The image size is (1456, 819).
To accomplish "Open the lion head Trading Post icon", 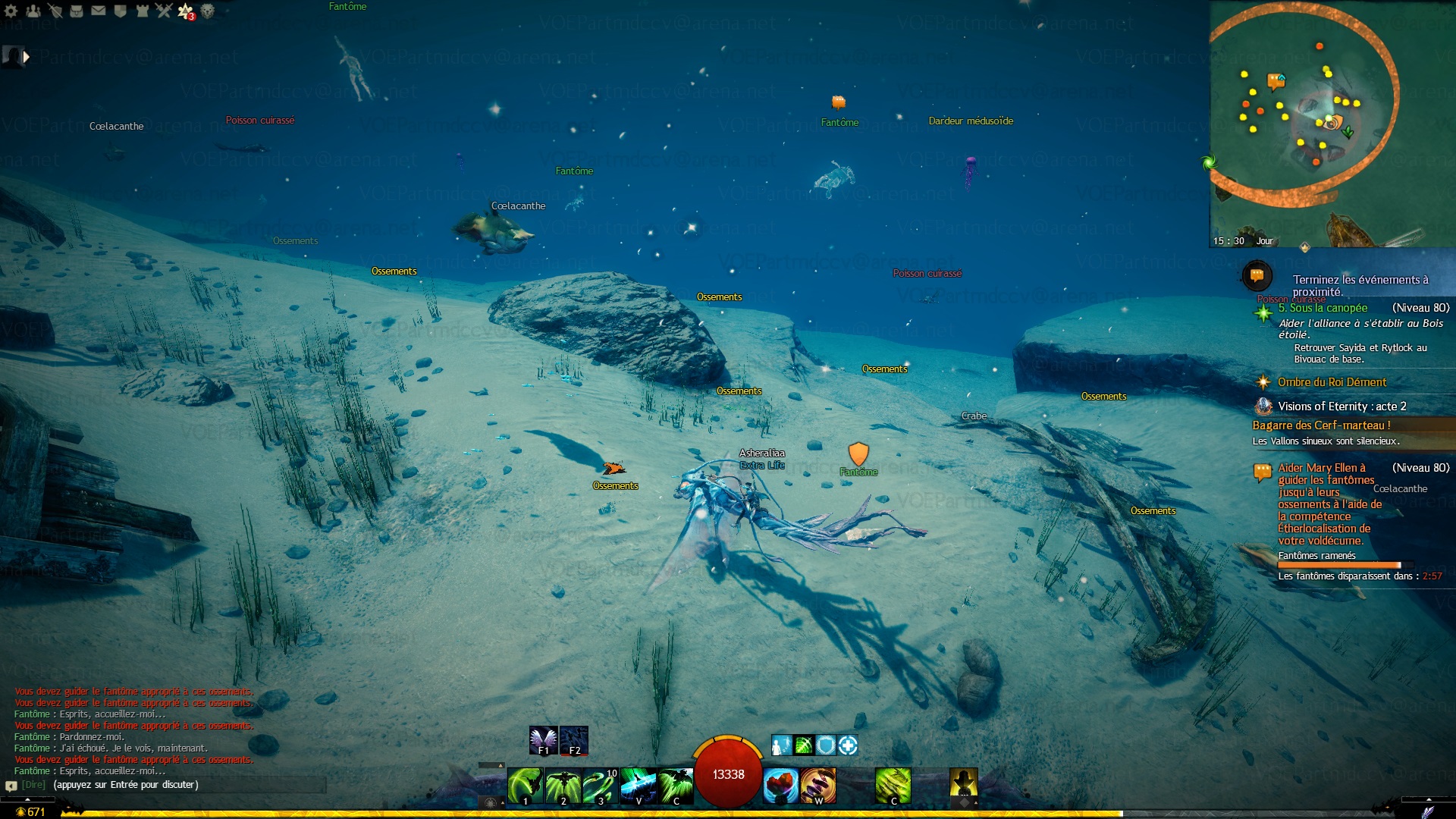I will click(x=207, y=11).
